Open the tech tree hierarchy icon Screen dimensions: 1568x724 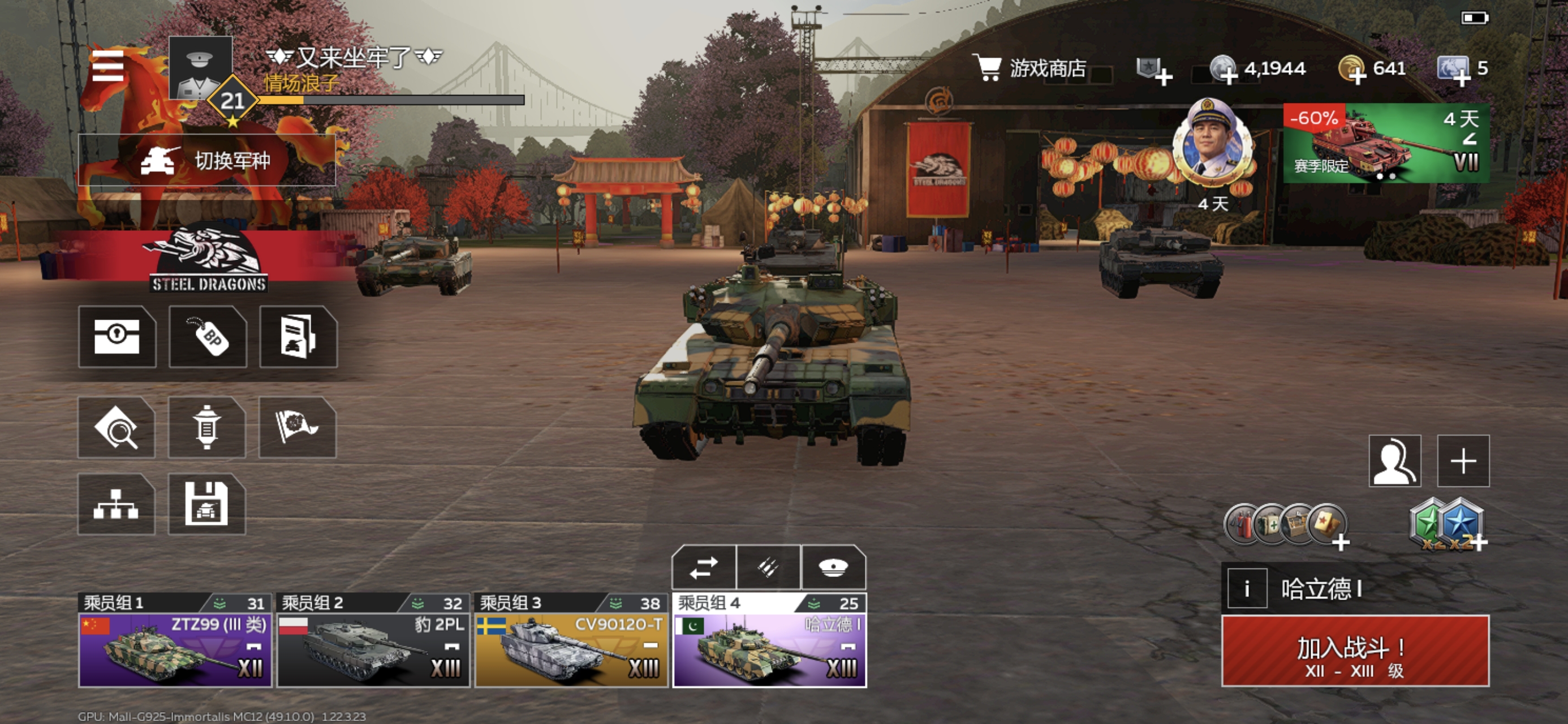117,504
